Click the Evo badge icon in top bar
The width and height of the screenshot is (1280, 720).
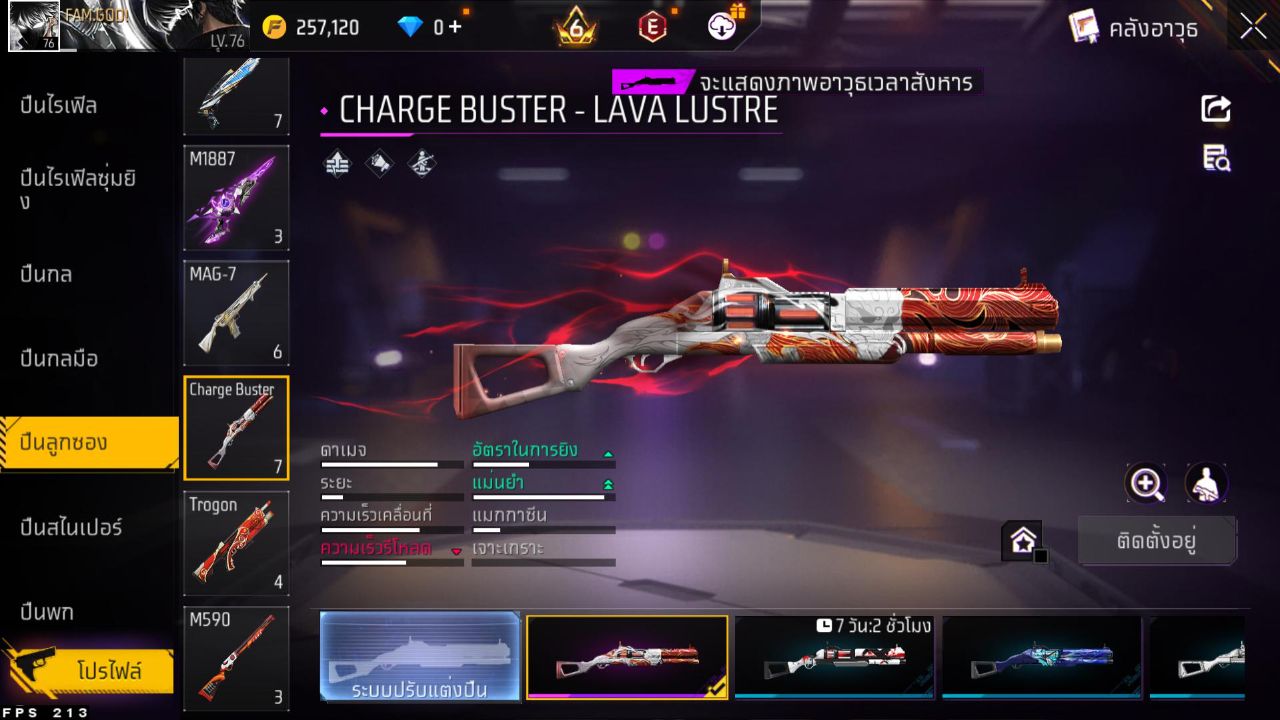pyautogui.click(x=651, y=27)
